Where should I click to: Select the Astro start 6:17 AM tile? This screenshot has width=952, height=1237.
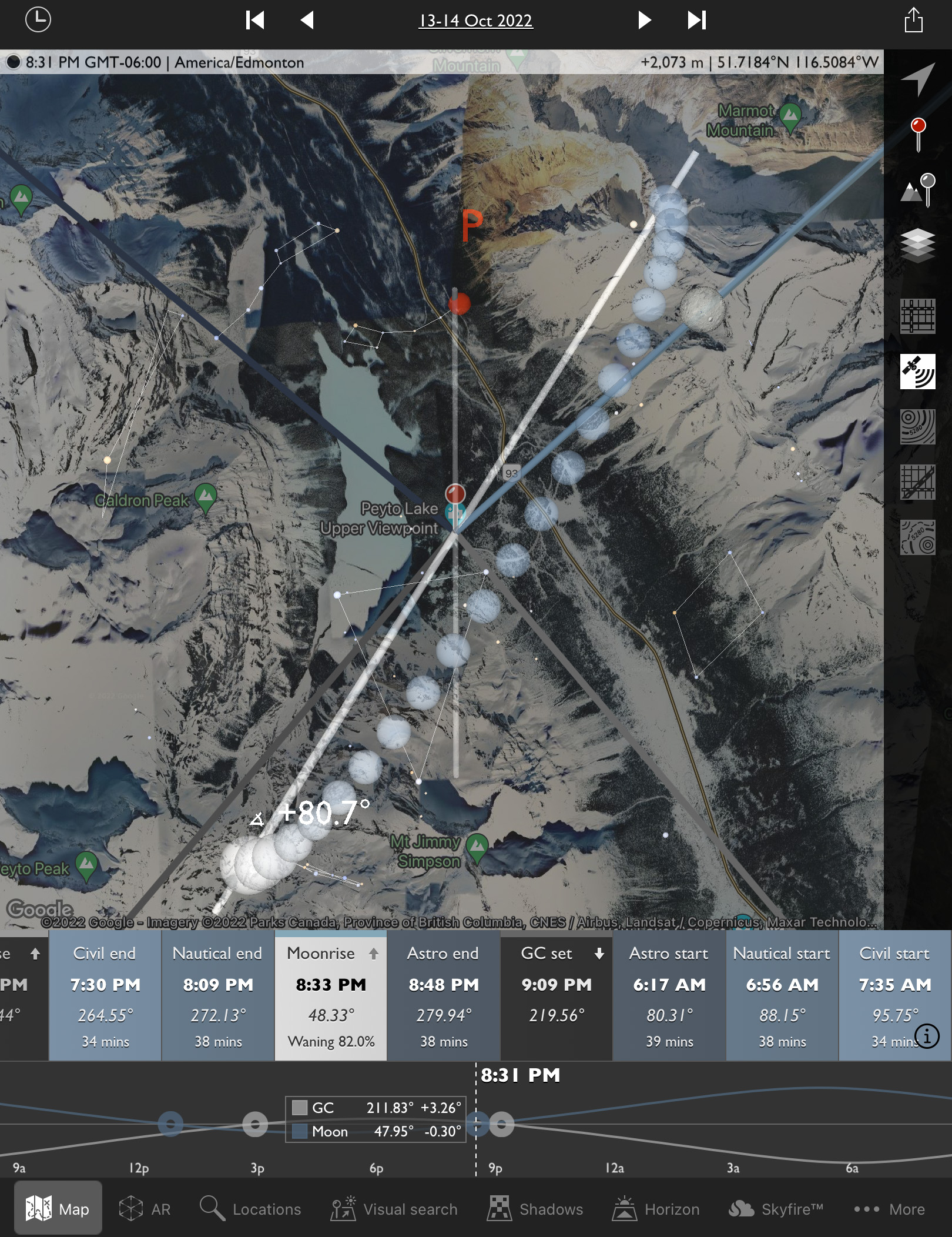click(x=669, y=996)
